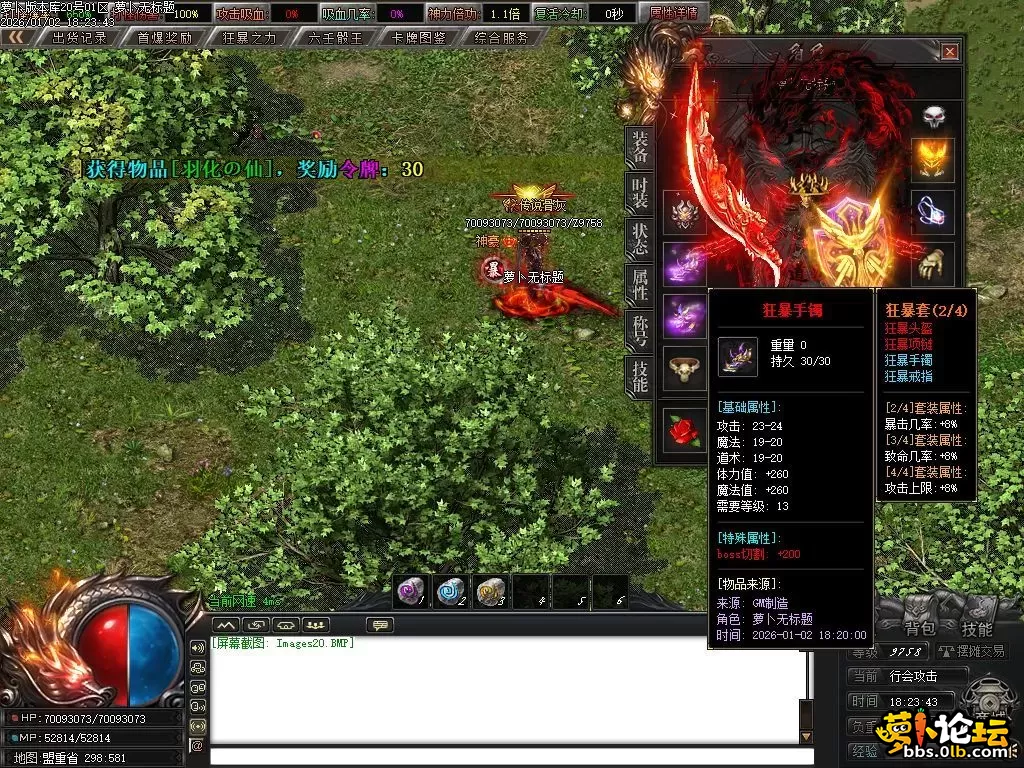Open the 六壬骰王 menu
1024x768 pixels.
tap(335, 38)
